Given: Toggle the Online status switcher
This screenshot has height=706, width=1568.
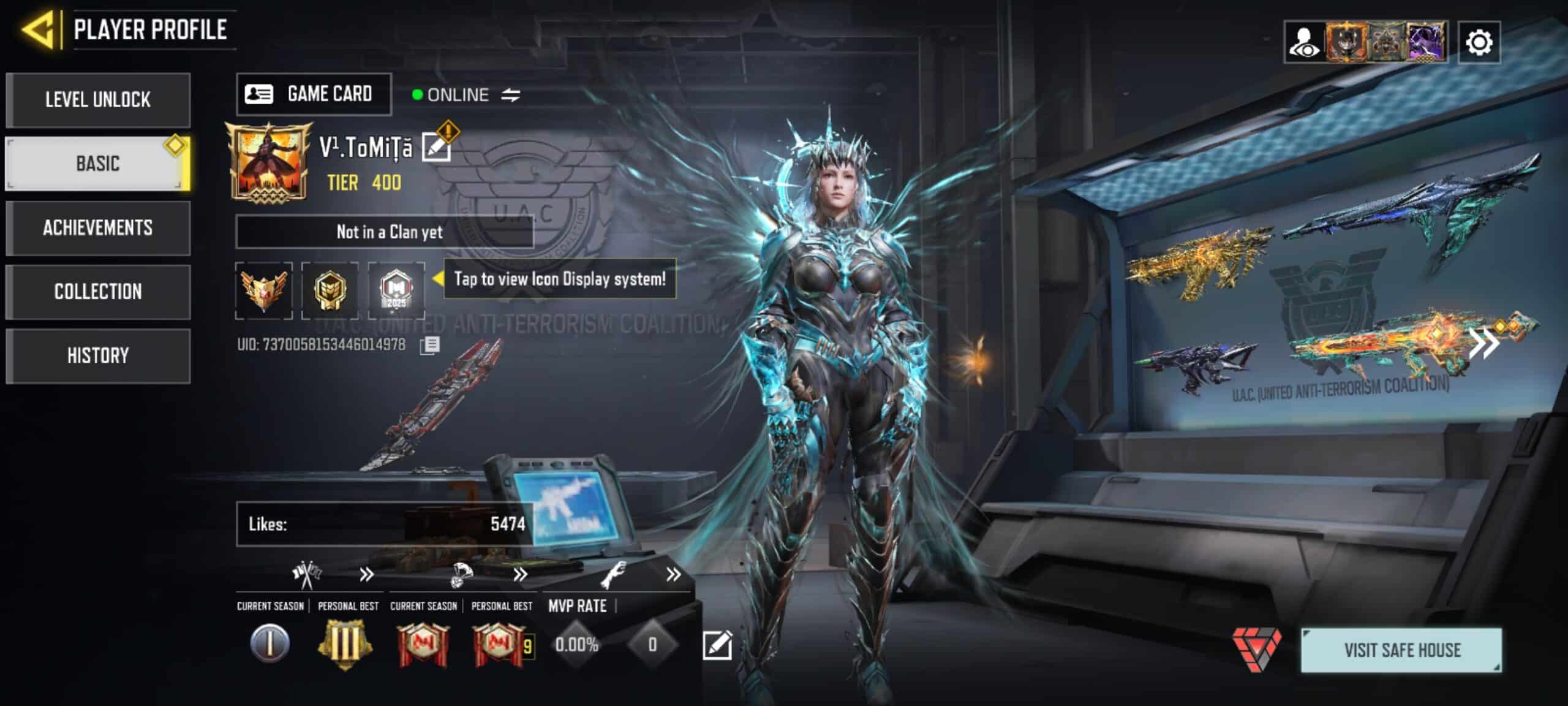Looking at the screenshot, I should [x=511, y=95].
